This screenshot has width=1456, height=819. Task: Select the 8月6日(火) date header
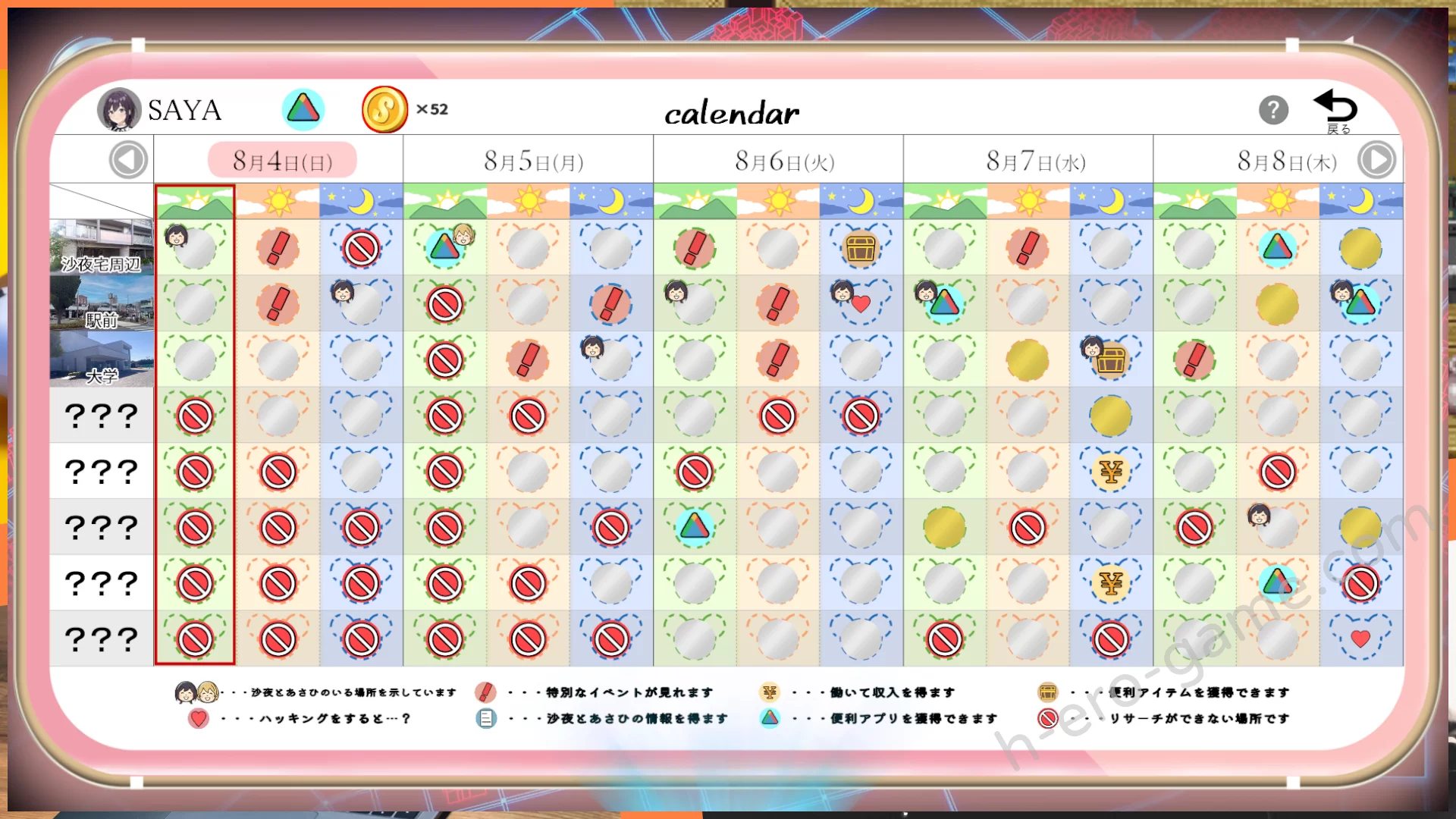point(784,161)
